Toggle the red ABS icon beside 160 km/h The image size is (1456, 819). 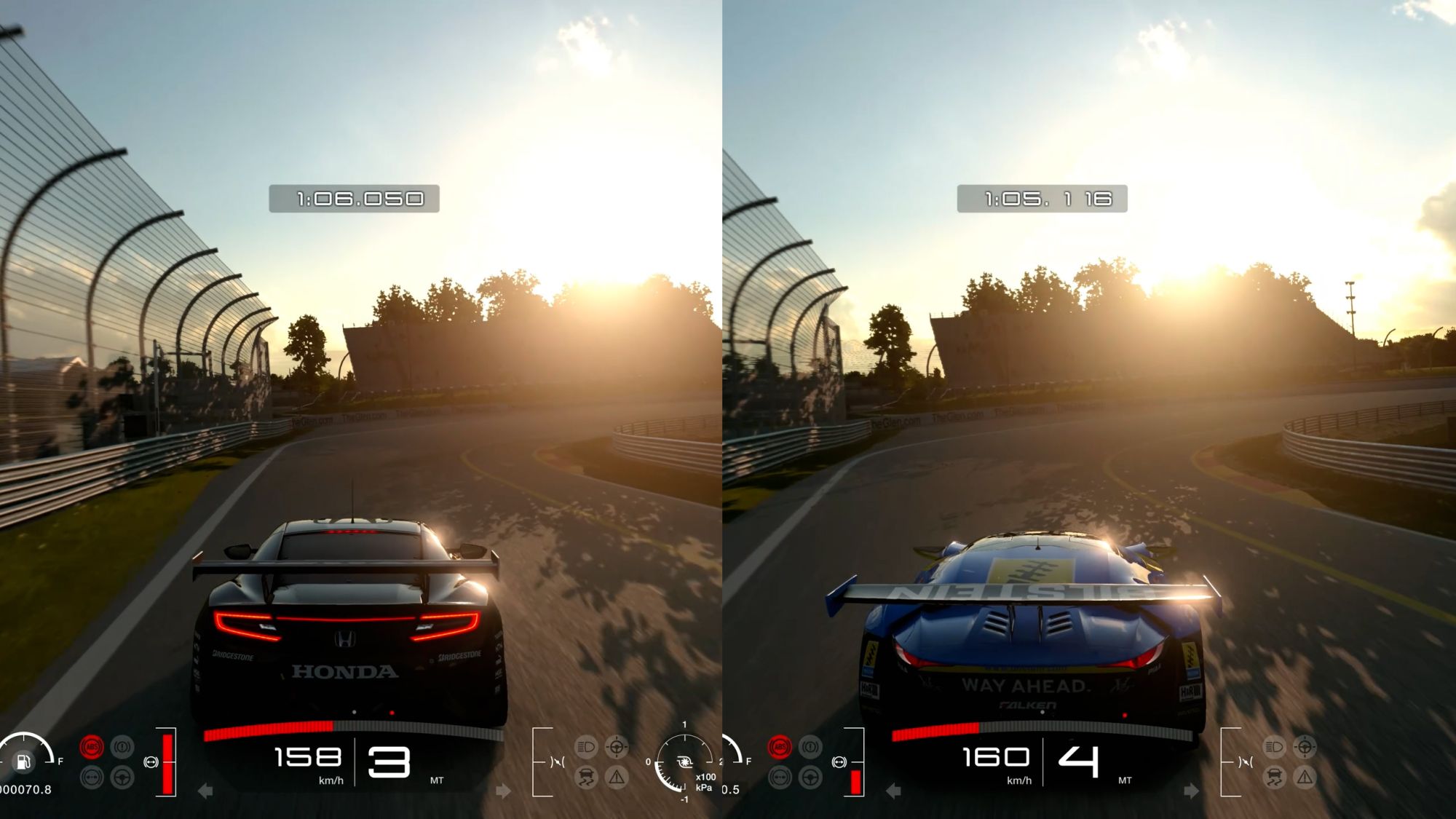780,747
